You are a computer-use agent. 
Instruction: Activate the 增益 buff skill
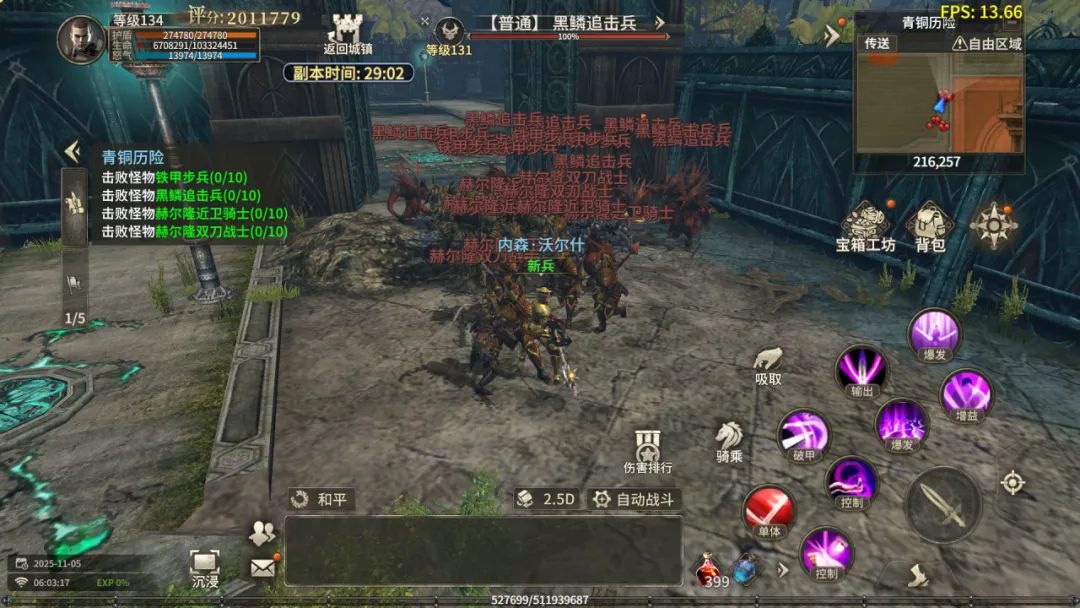(x=966, y=393)
